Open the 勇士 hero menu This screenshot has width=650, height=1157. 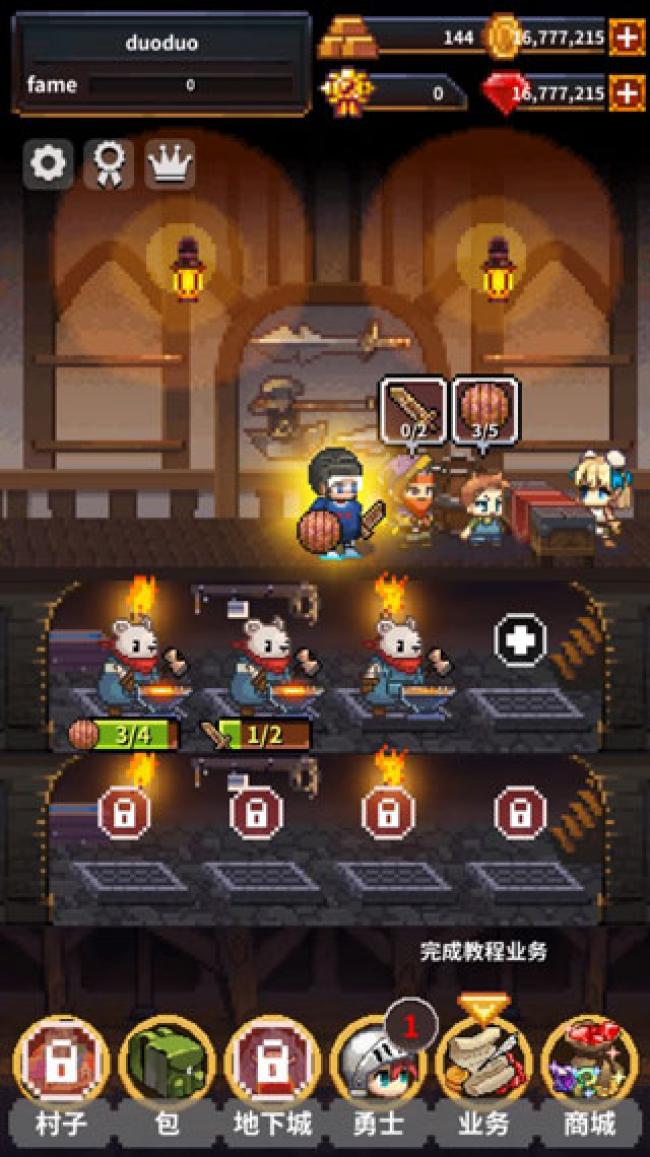click(378, 1067)
